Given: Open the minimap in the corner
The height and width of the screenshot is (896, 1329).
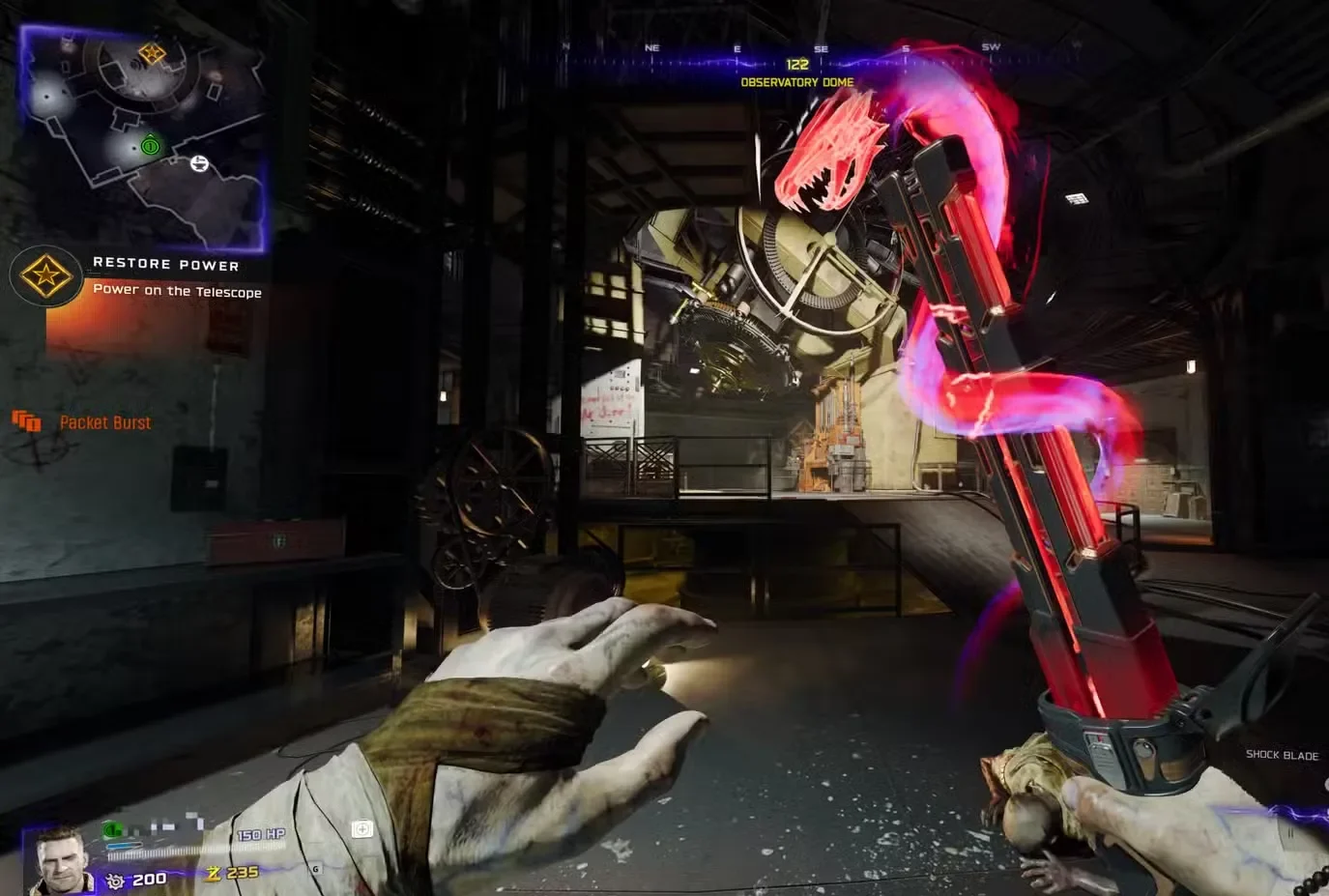Looking at the screenshot, I should (142, 135).
